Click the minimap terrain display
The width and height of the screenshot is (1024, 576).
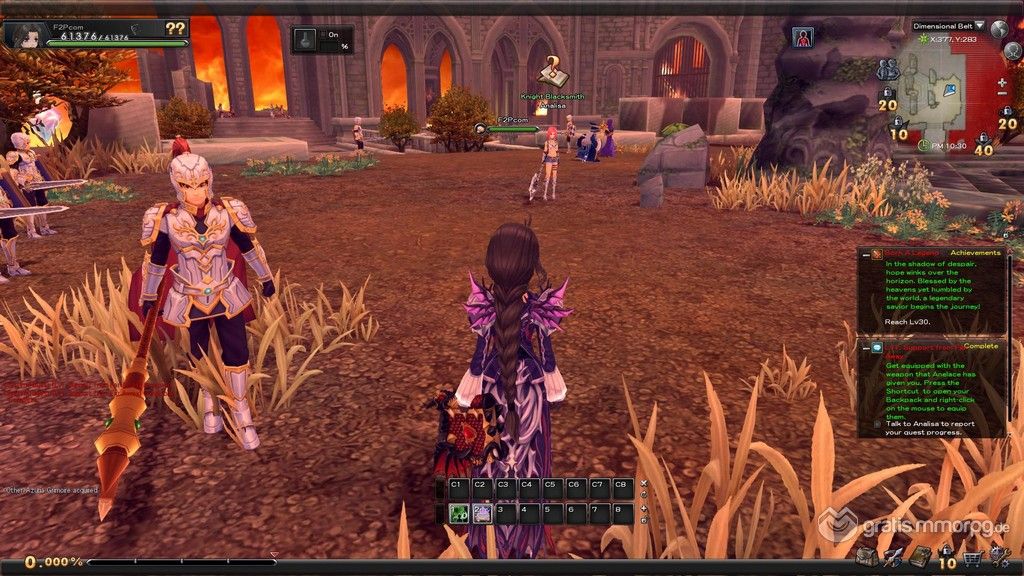(934, 93)
